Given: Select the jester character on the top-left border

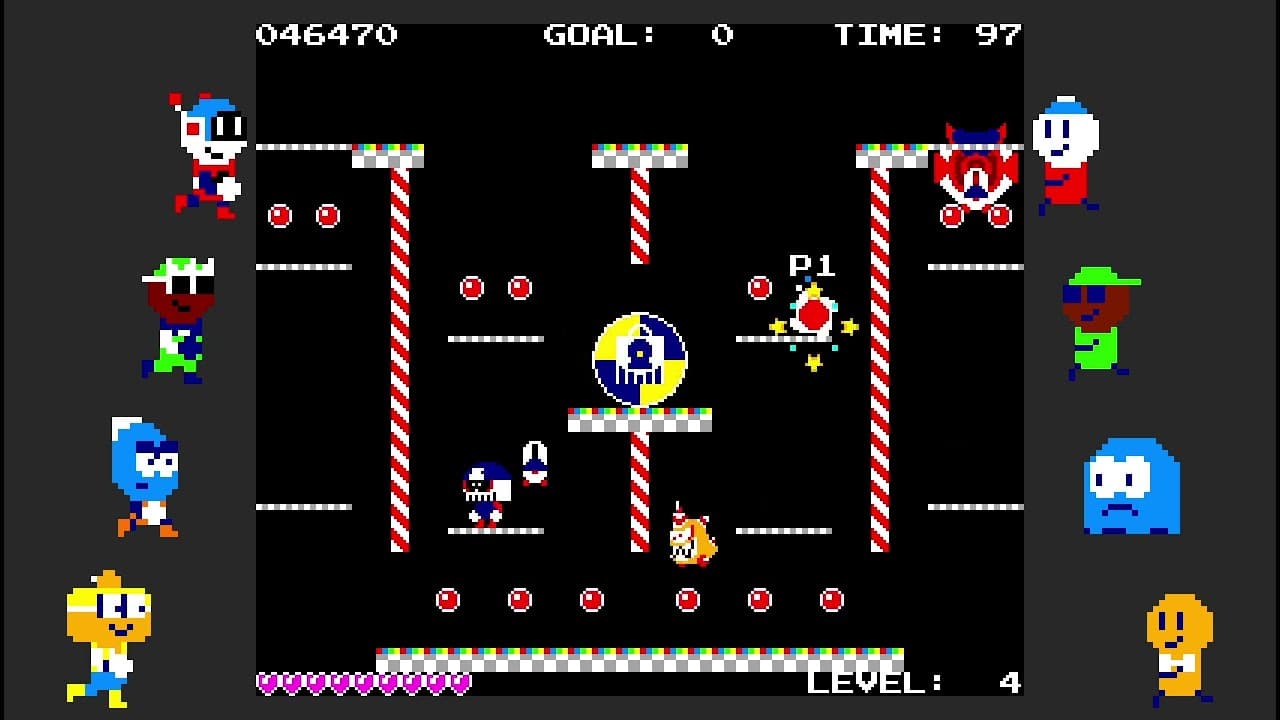Looking at the screenshot, I should [205, 150].
